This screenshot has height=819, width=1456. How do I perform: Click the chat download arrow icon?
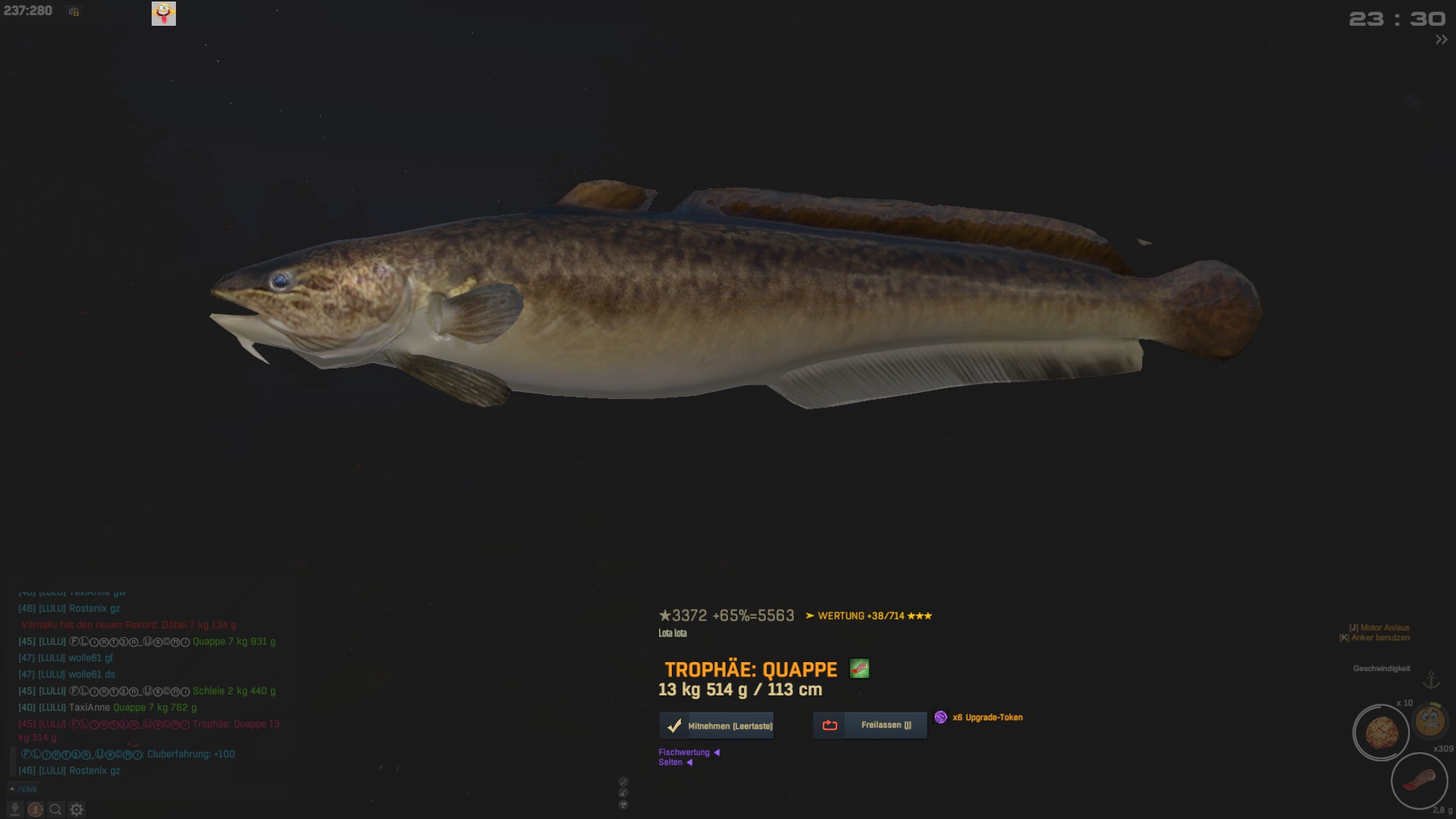[14, 810]
